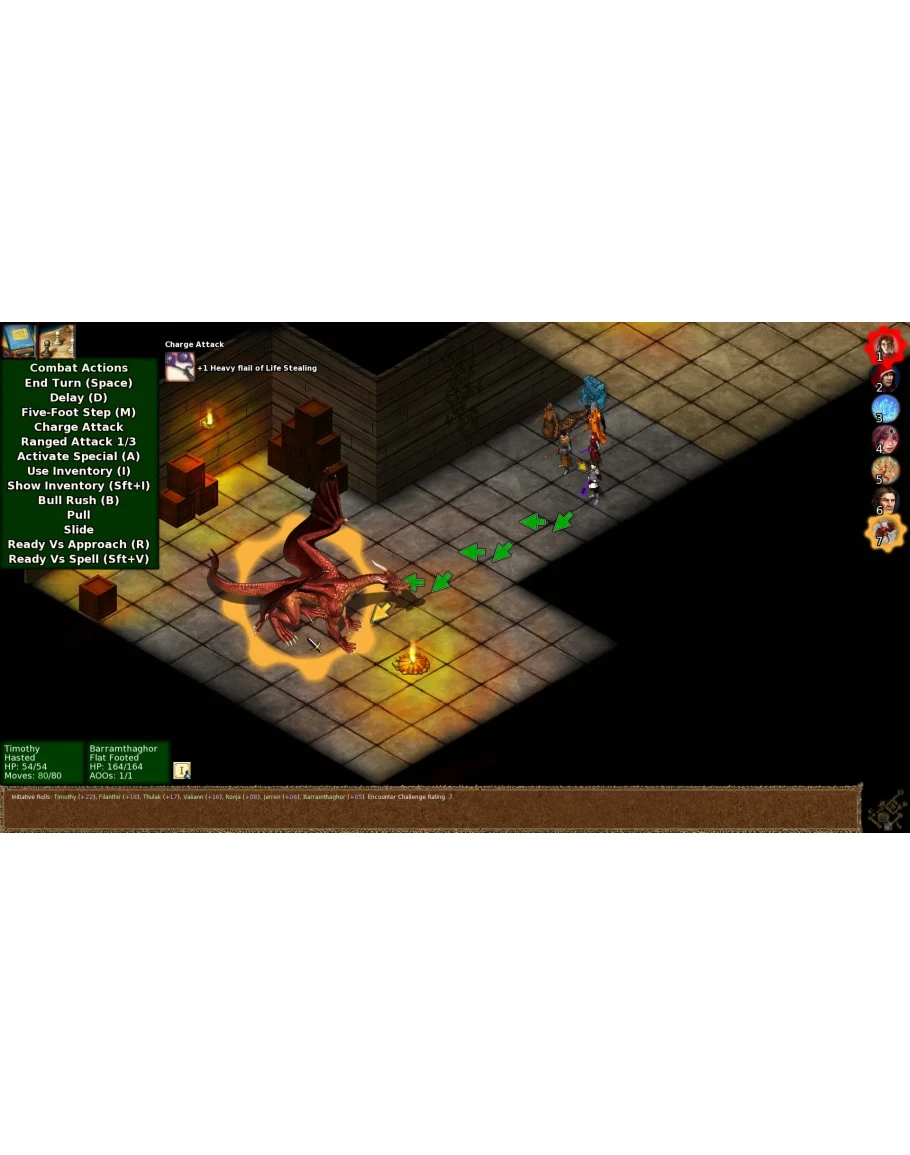The image size is (910, 1155).
Task: Choose Activate Special from the menu
Action: click(79, 456)
